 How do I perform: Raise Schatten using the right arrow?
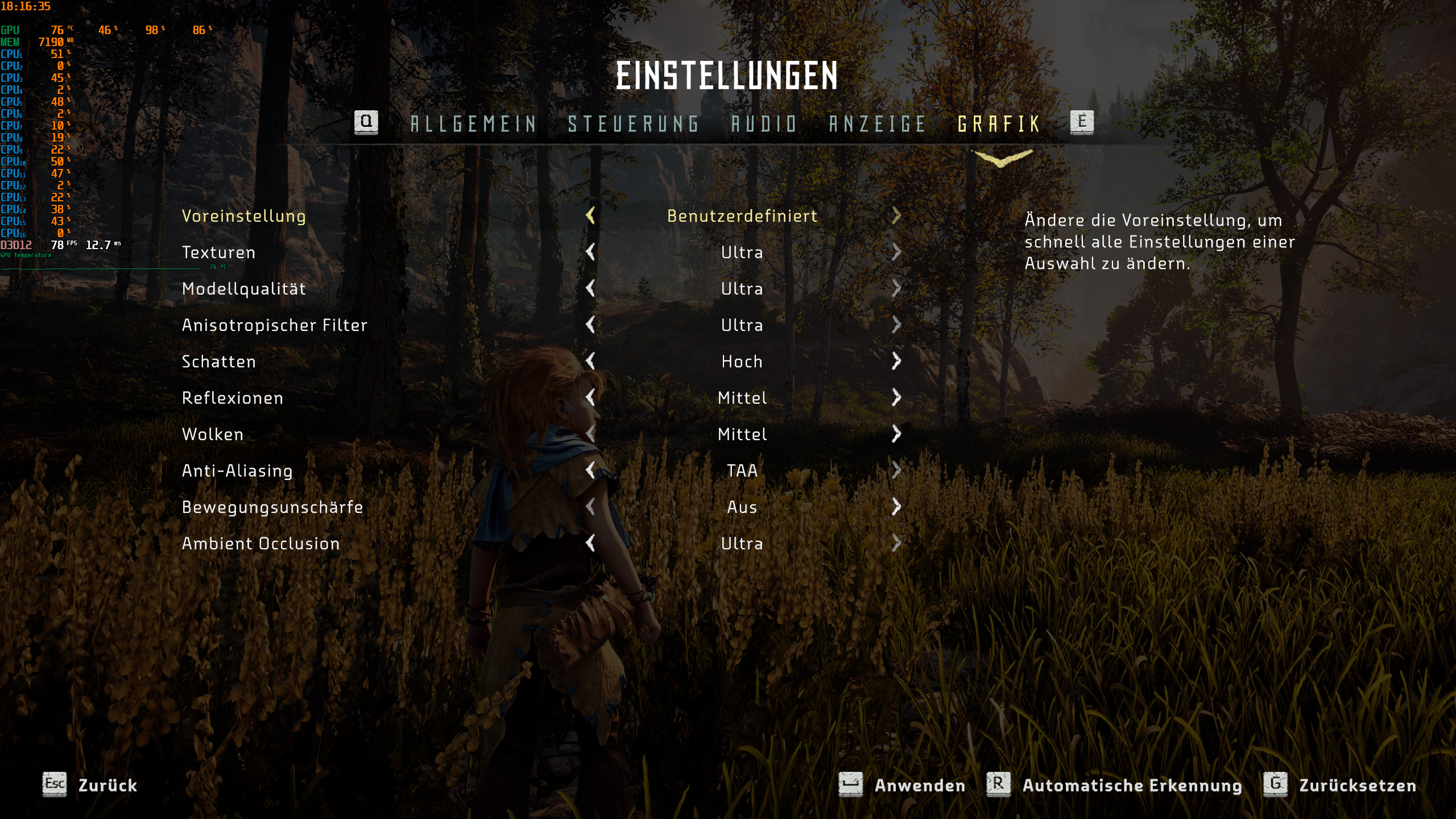point(897,362)
